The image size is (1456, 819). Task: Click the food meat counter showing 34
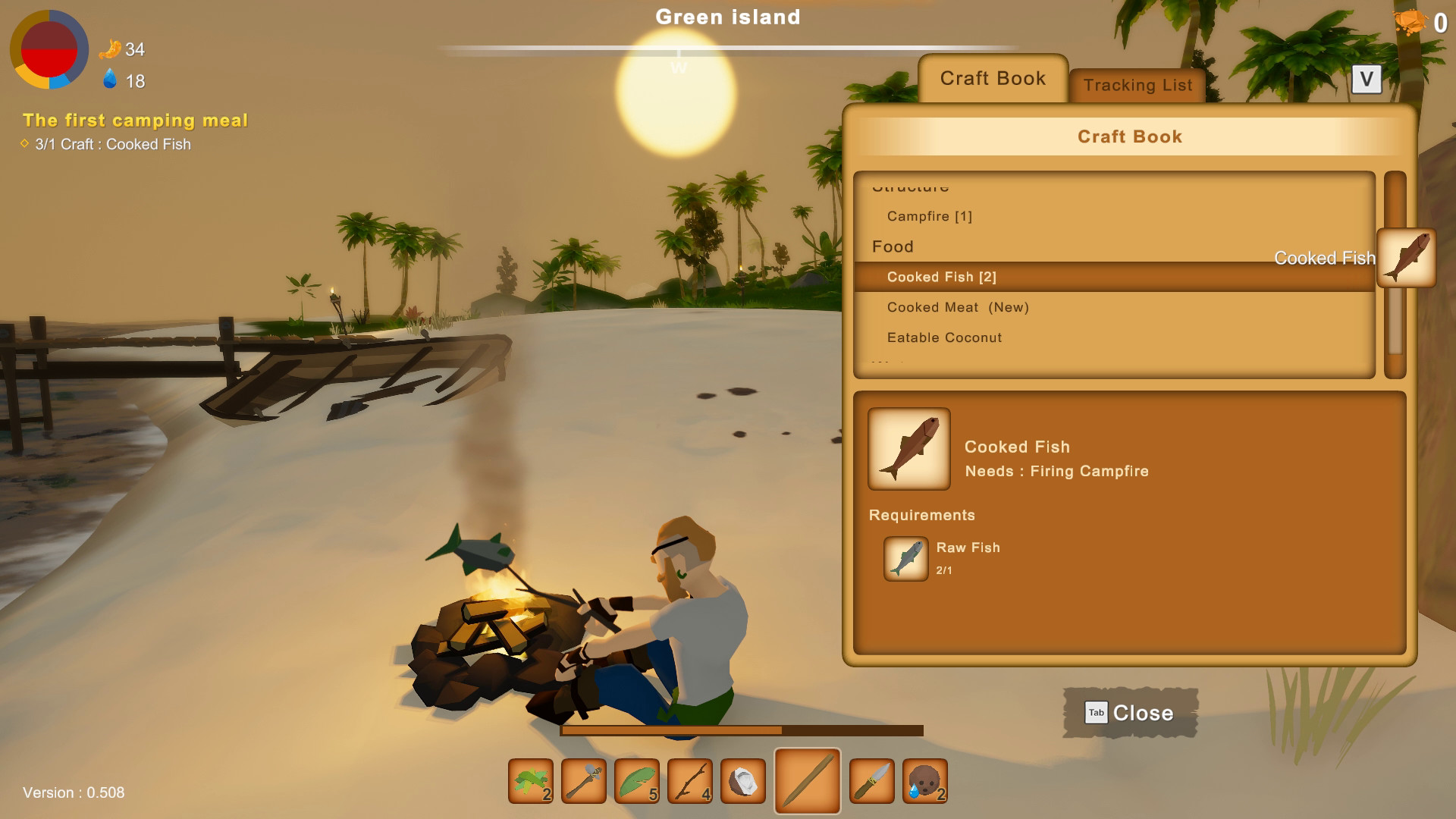click(122, 50)
